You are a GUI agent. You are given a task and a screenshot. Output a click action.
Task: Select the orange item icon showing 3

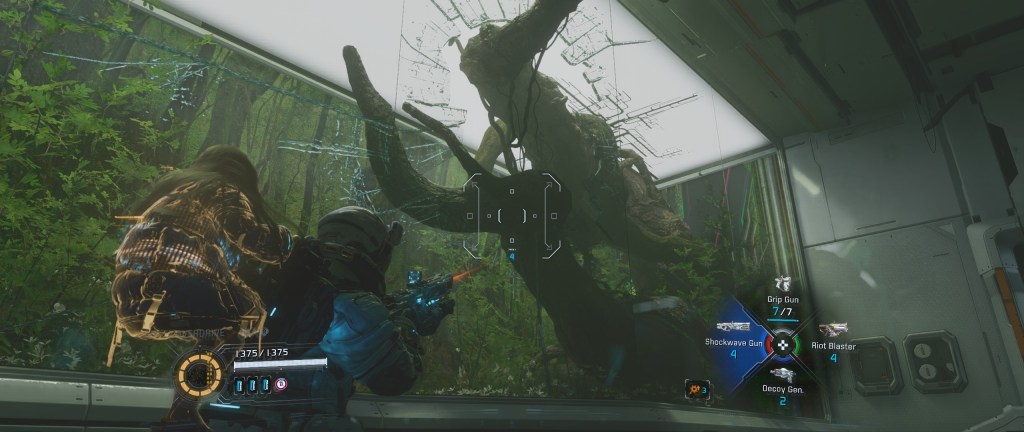click(x=696, y=387)
